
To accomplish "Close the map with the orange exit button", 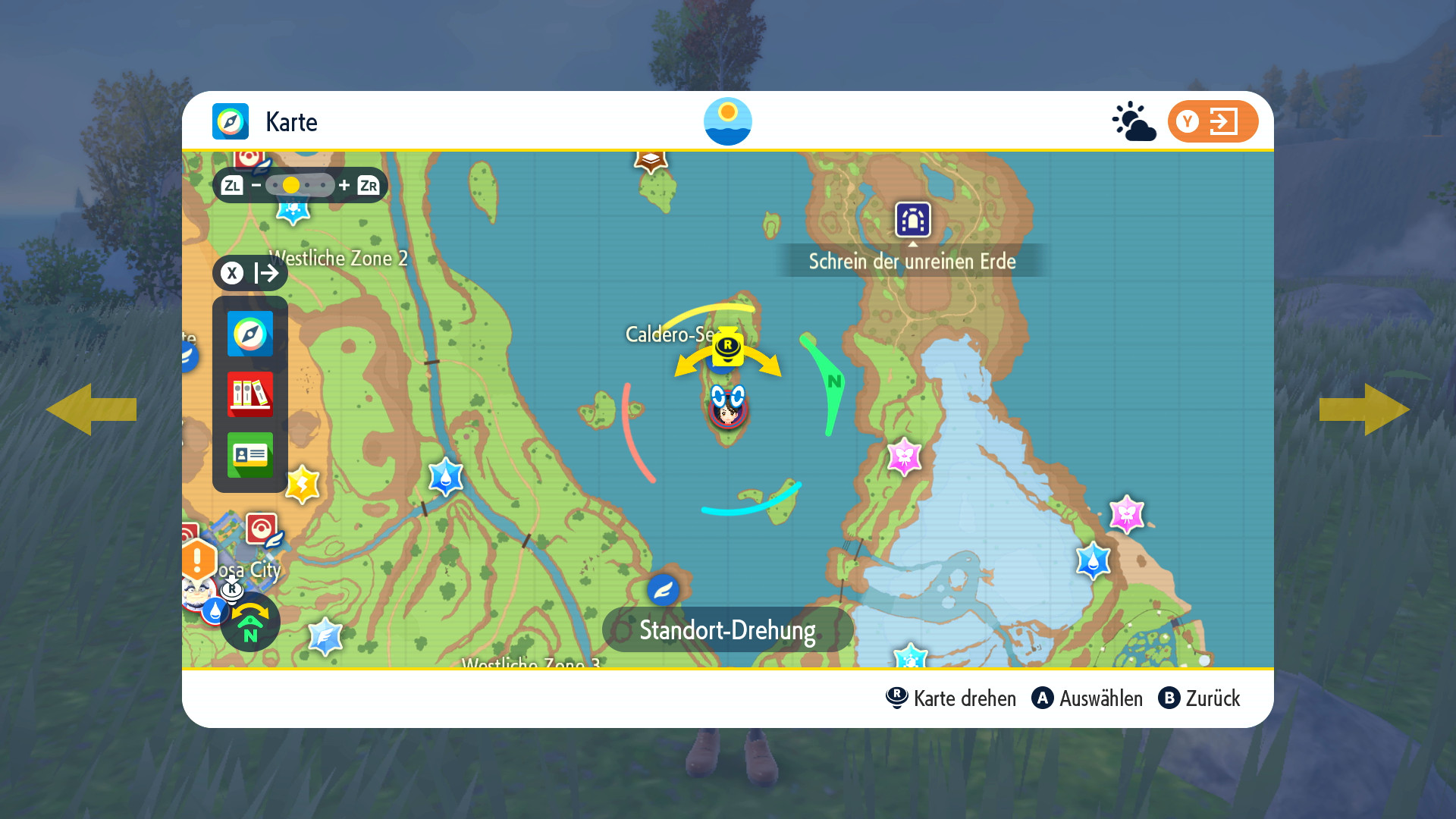I will point(1213,121).
